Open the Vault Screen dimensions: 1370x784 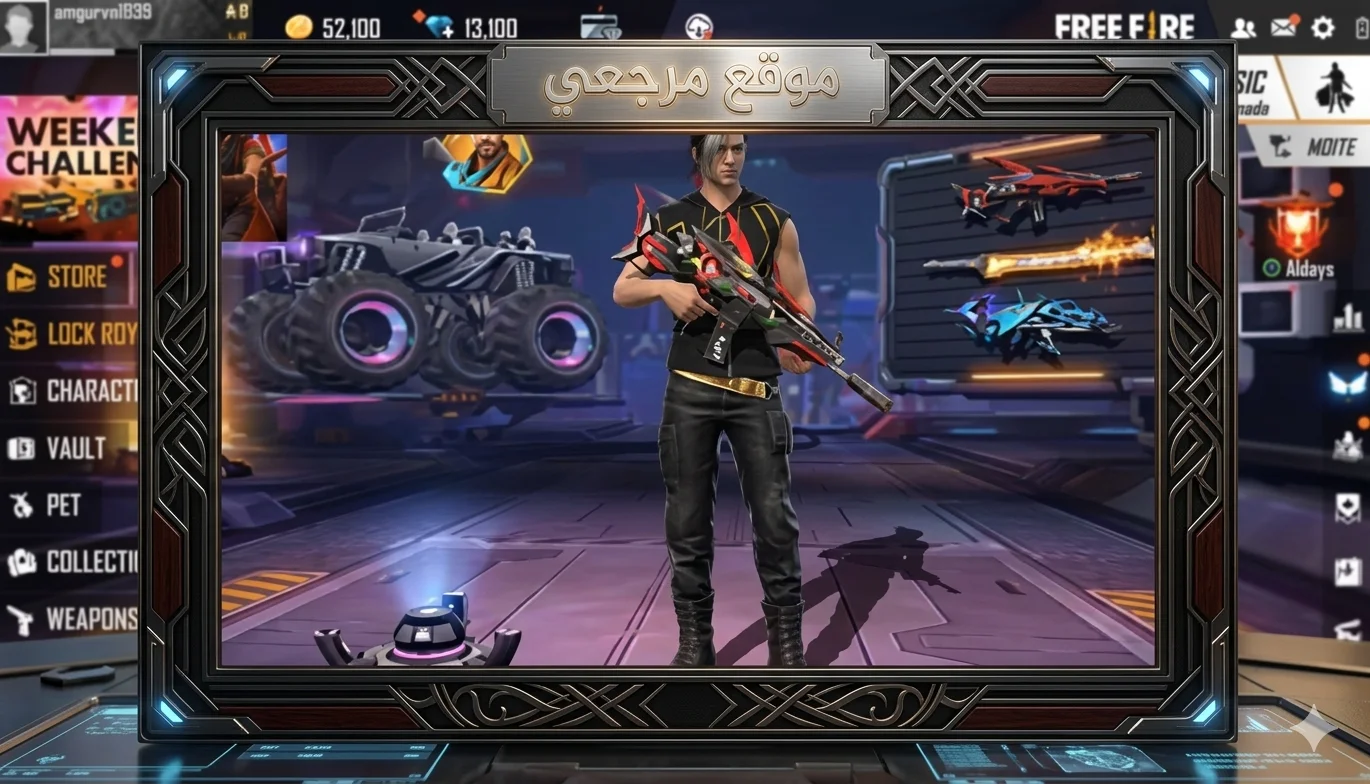pos(62,448)
